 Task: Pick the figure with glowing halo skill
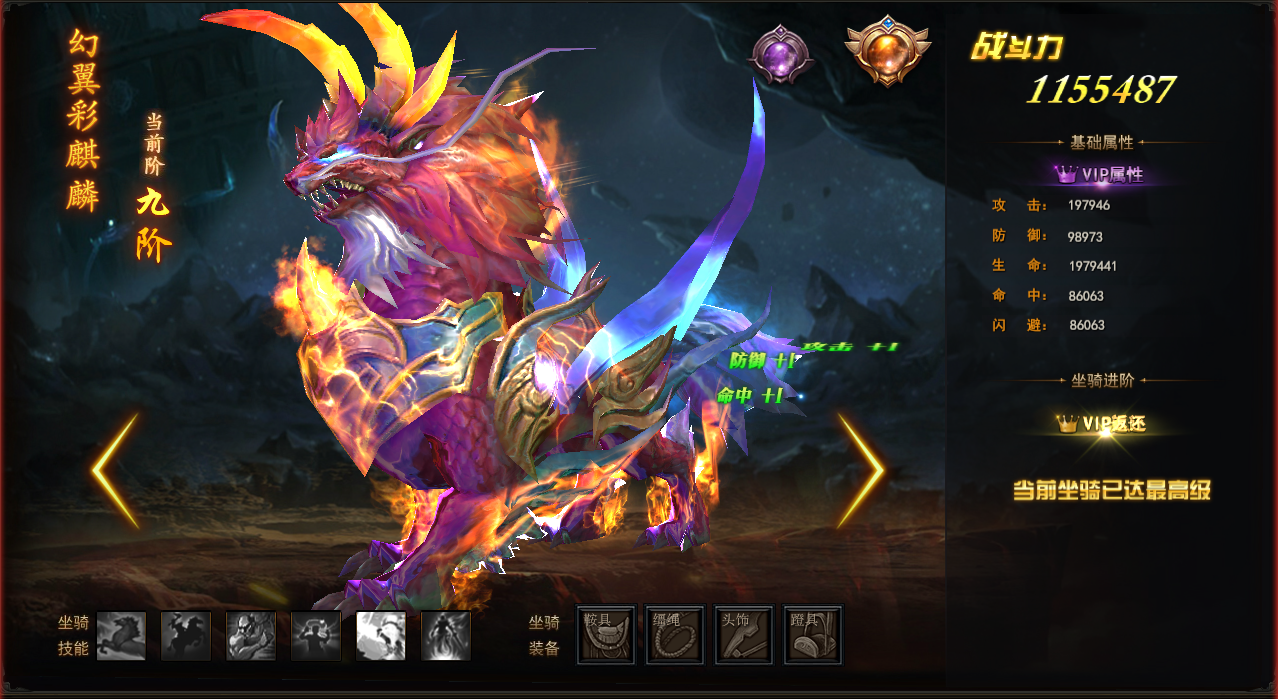point(316,636)
